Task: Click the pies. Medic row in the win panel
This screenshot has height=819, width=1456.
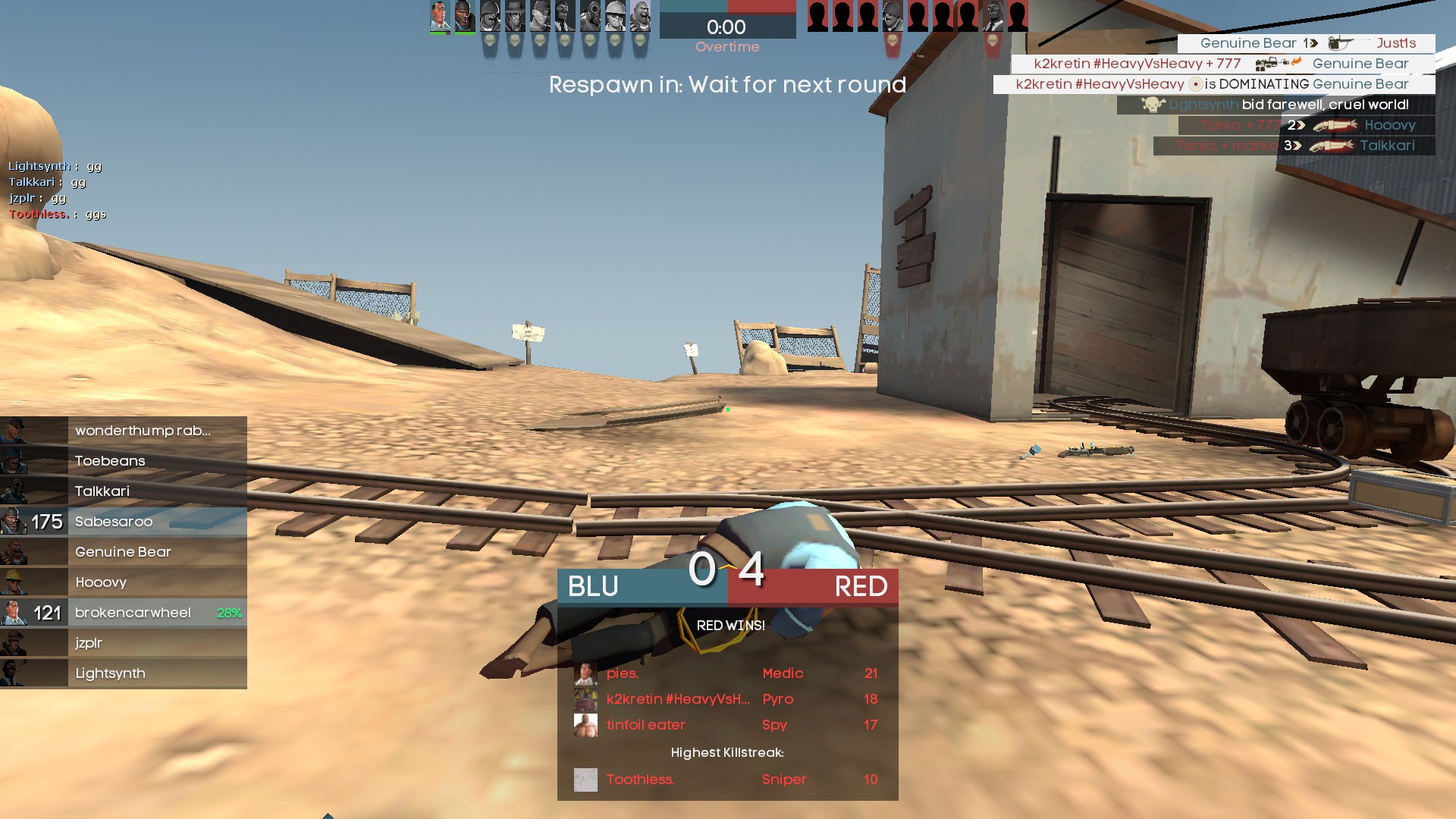Action: point(726,673)
